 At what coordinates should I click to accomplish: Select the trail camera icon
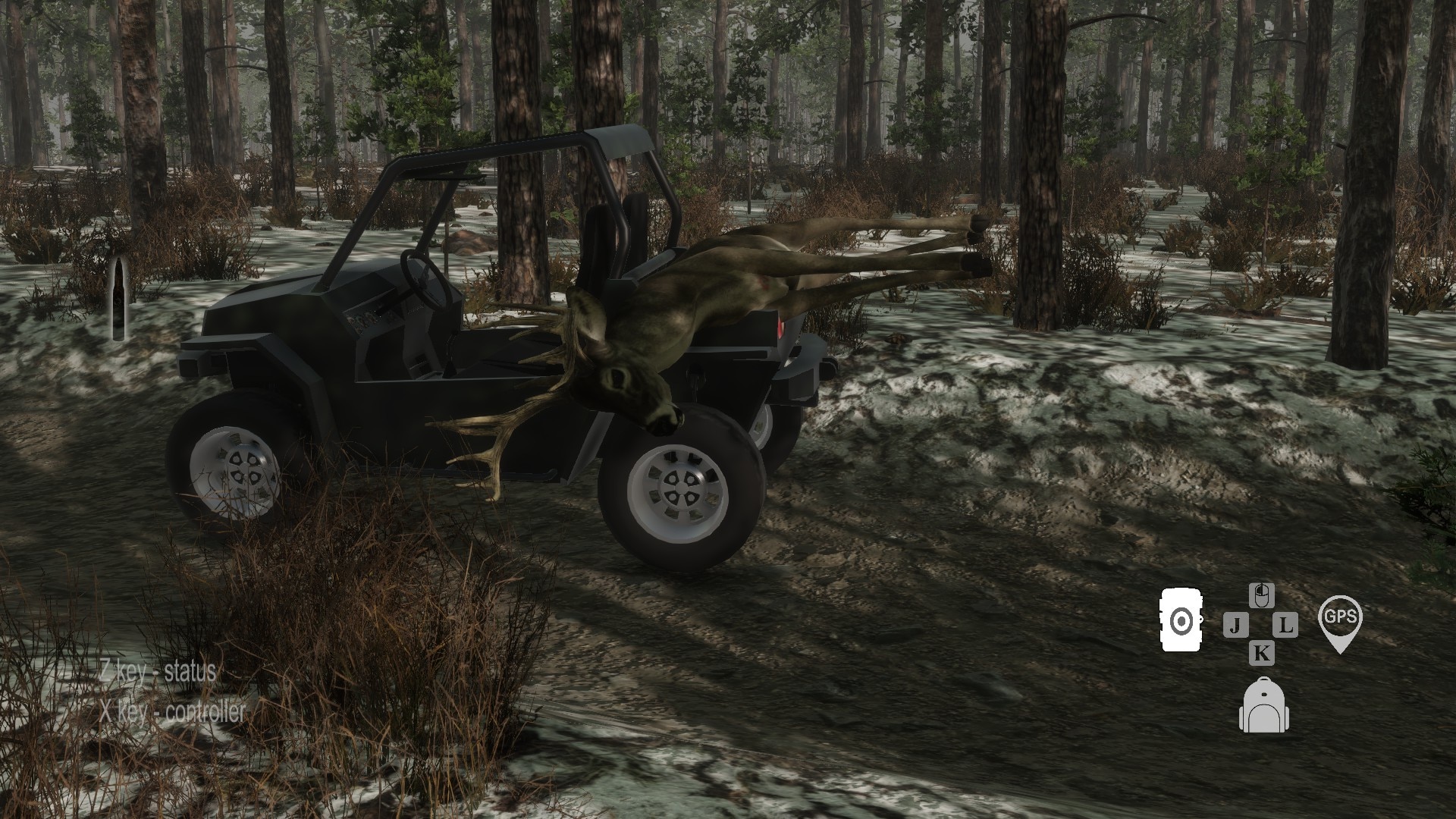[x=1181, y=620]
